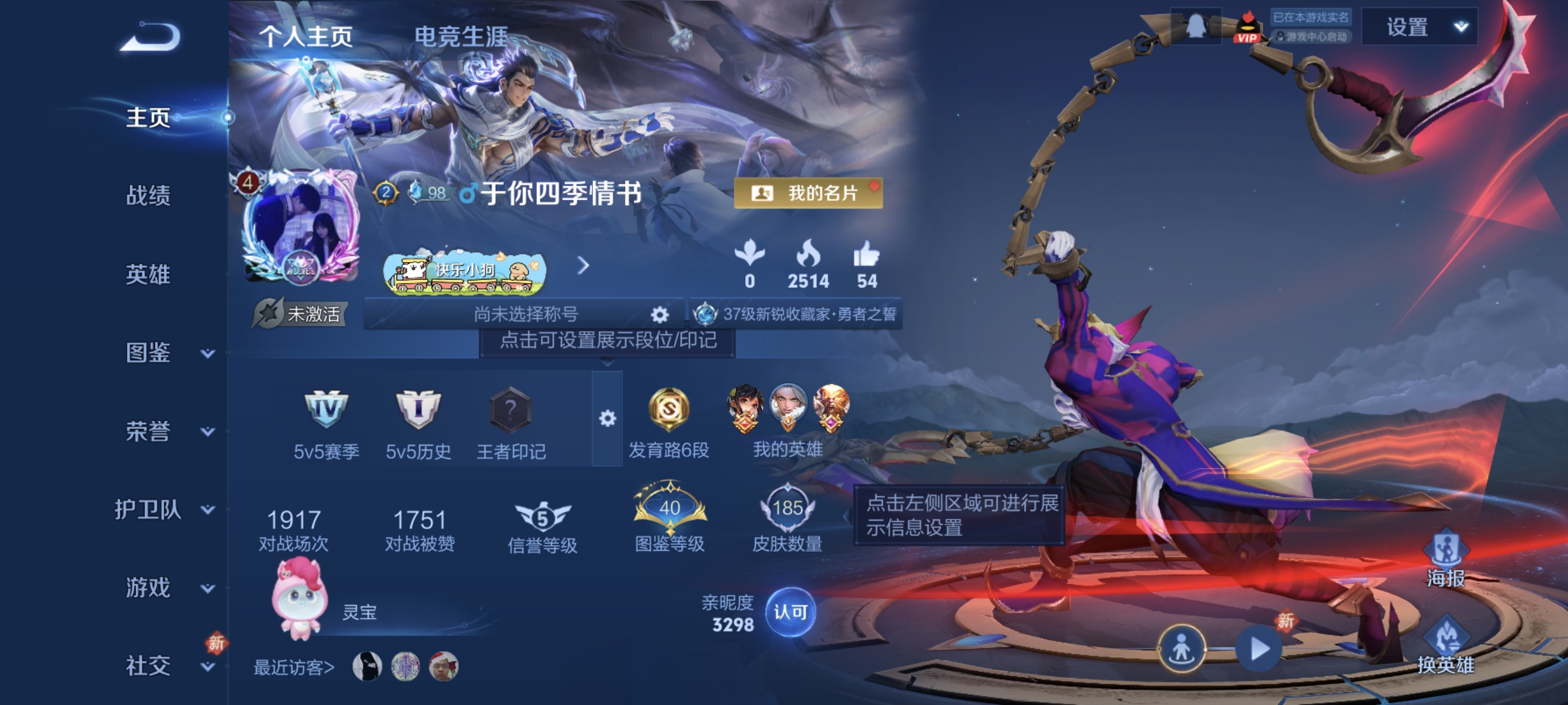The image size is (1568, 705).
Task: Click the 发育路6段 lane badge
Action: (669, 412)
